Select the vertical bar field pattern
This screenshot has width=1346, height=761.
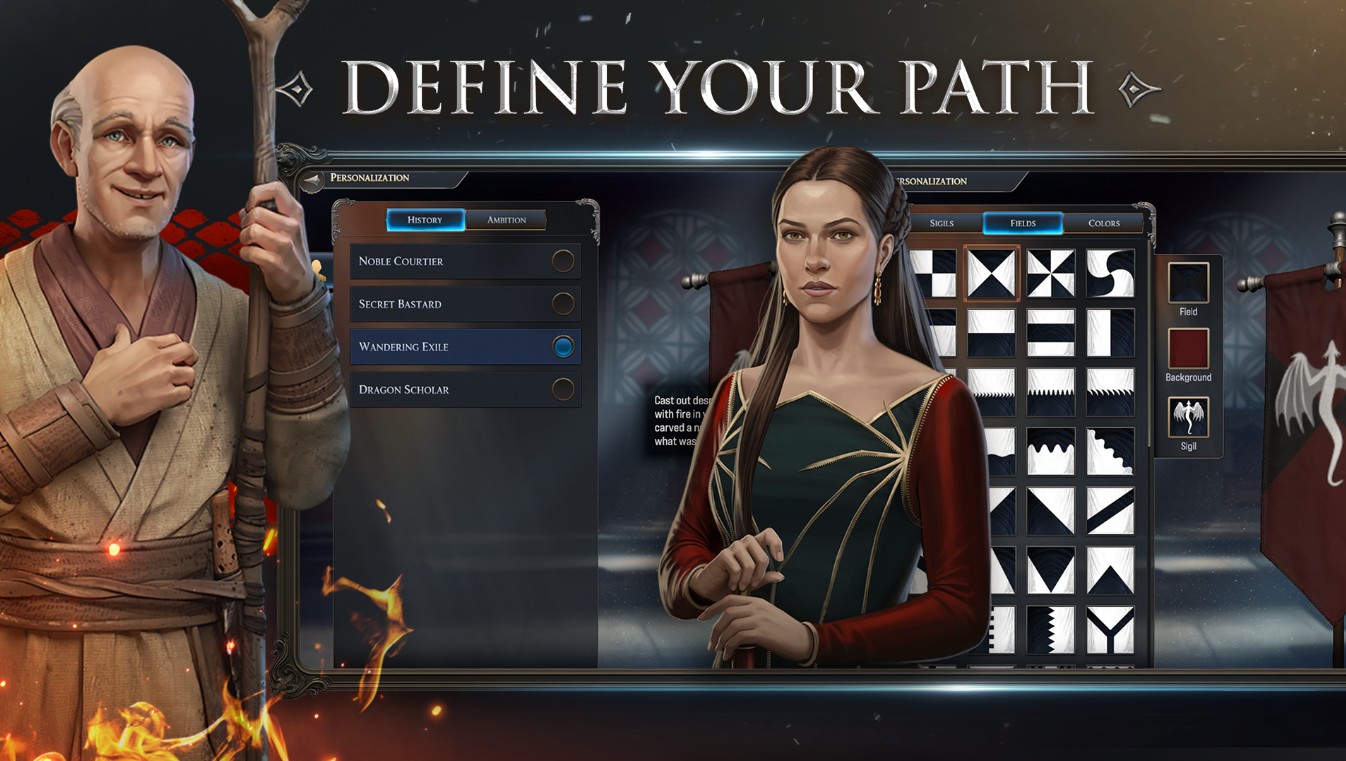1110,332
